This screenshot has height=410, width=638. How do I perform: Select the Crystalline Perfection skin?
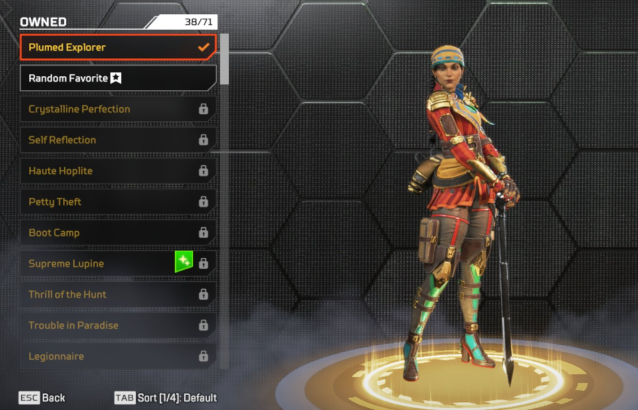118,109
